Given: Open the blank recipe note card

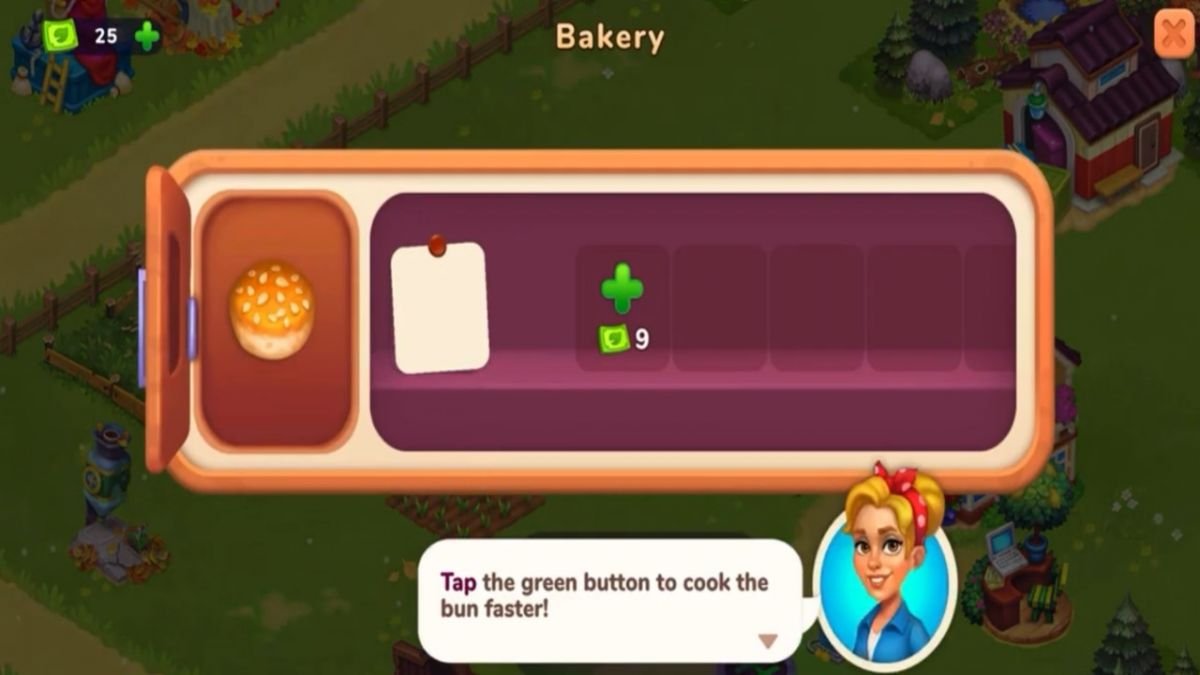Looking at the screenshot, I should (439, 307).
